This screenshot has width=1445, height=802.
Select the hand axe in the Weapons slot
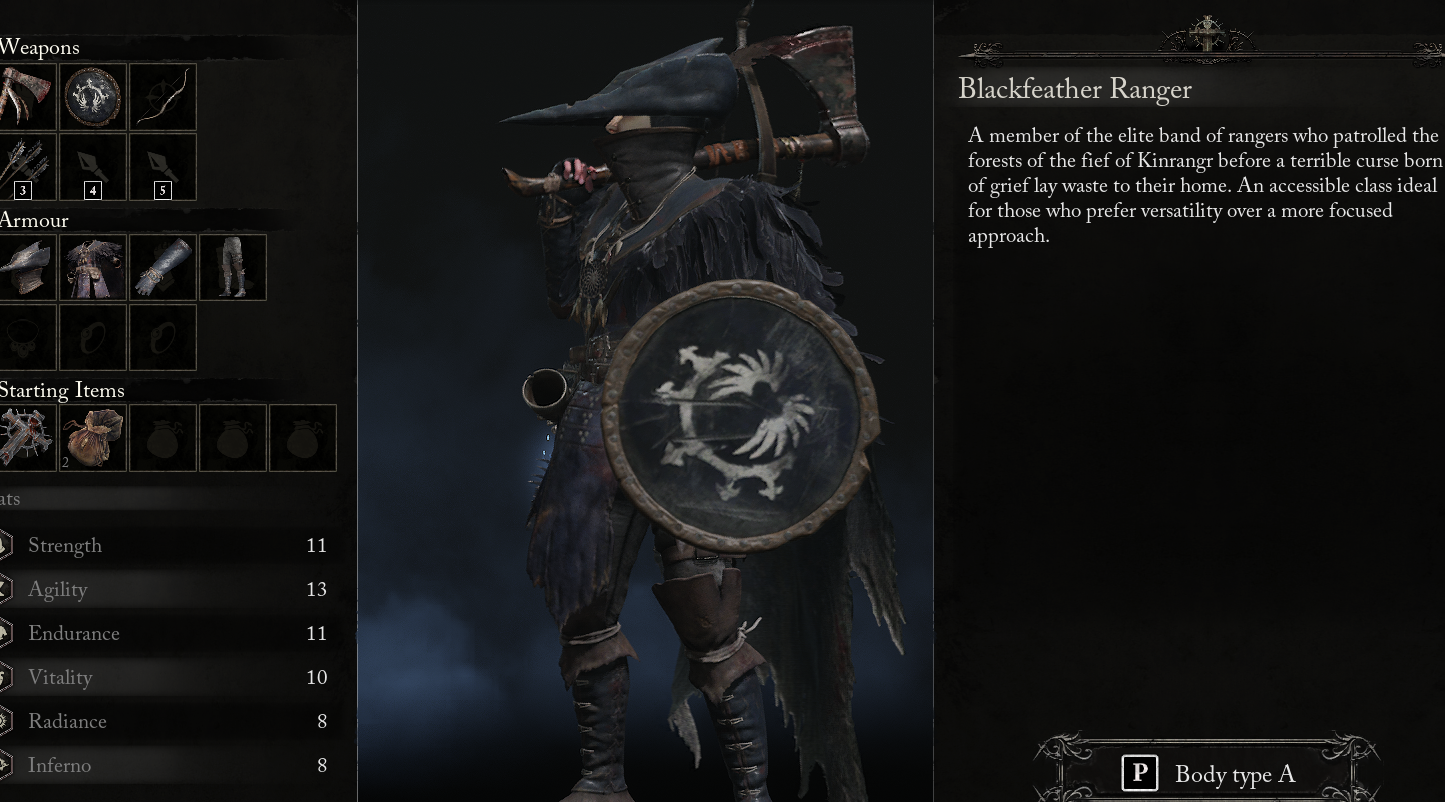point(20,96)
